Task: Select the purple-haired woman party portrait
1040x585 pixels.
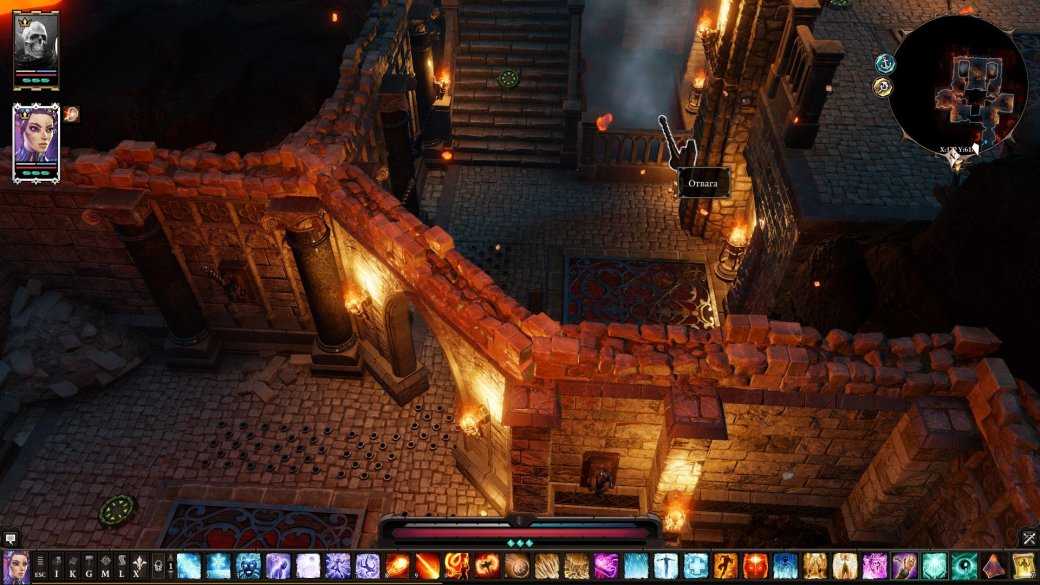Action: [x=36, y=139]
